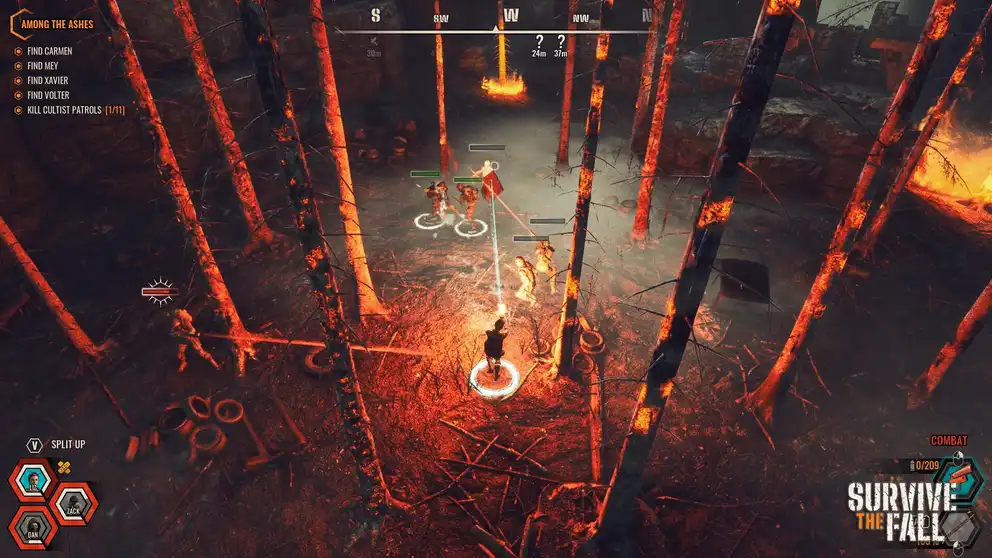This screenshot has height=558, width=992.
Task: Switch to the melee weapon slot
Action: point(961,527)
